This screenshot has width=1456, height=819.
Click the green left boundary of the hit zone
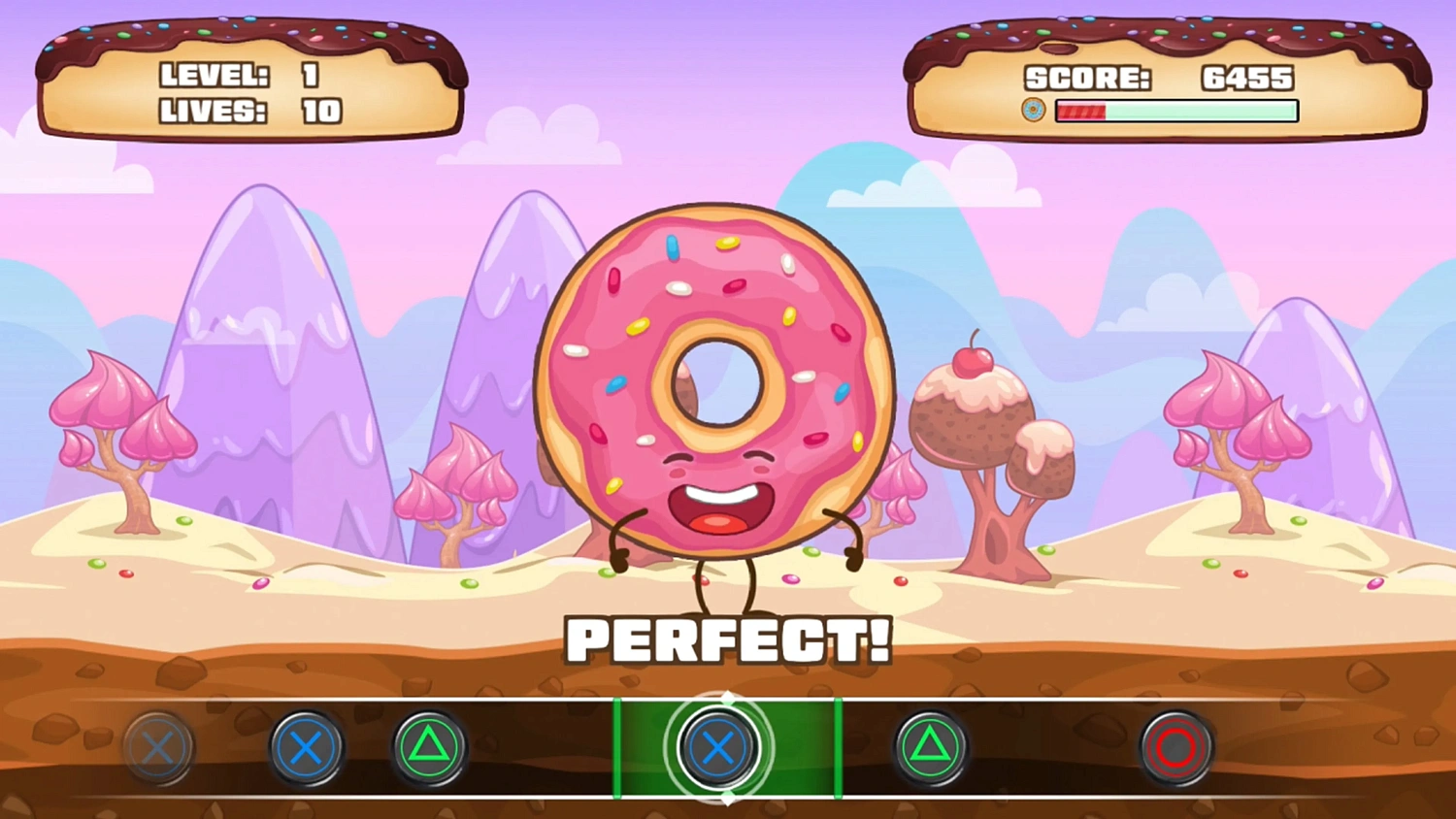615,746
